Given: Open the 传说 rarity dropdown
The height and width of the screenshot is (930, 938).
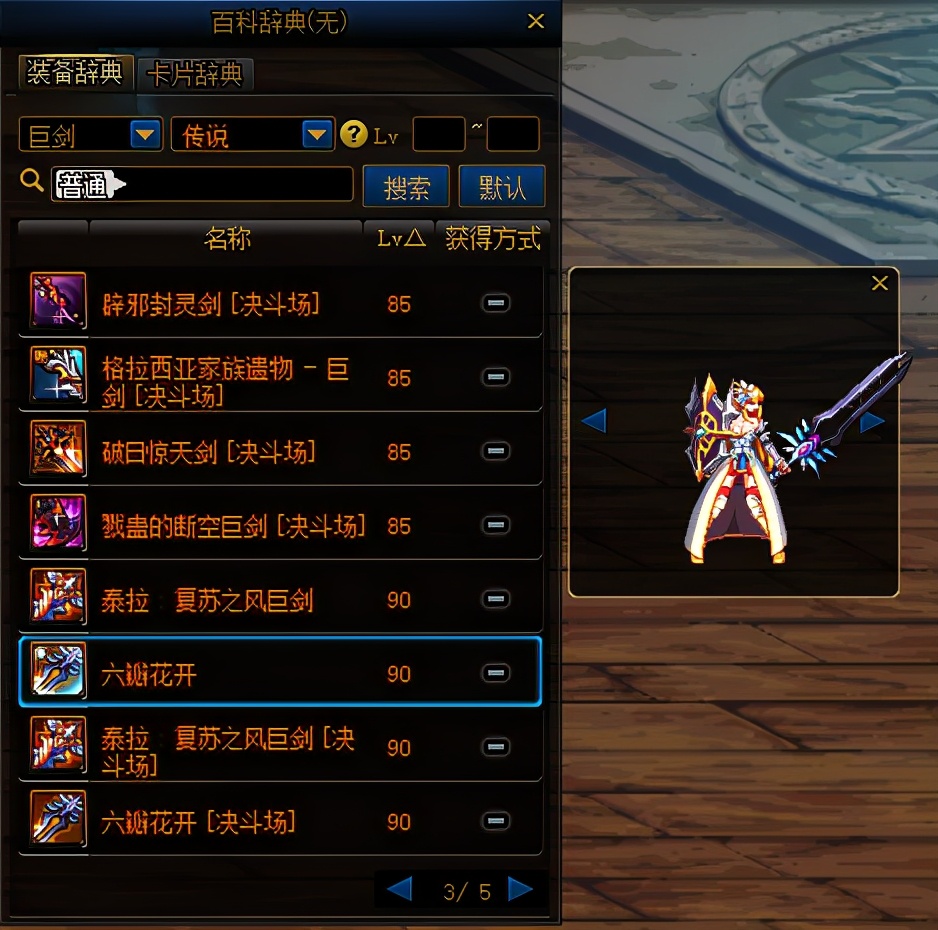Looking at the screenshot, I should click(317, 134).
